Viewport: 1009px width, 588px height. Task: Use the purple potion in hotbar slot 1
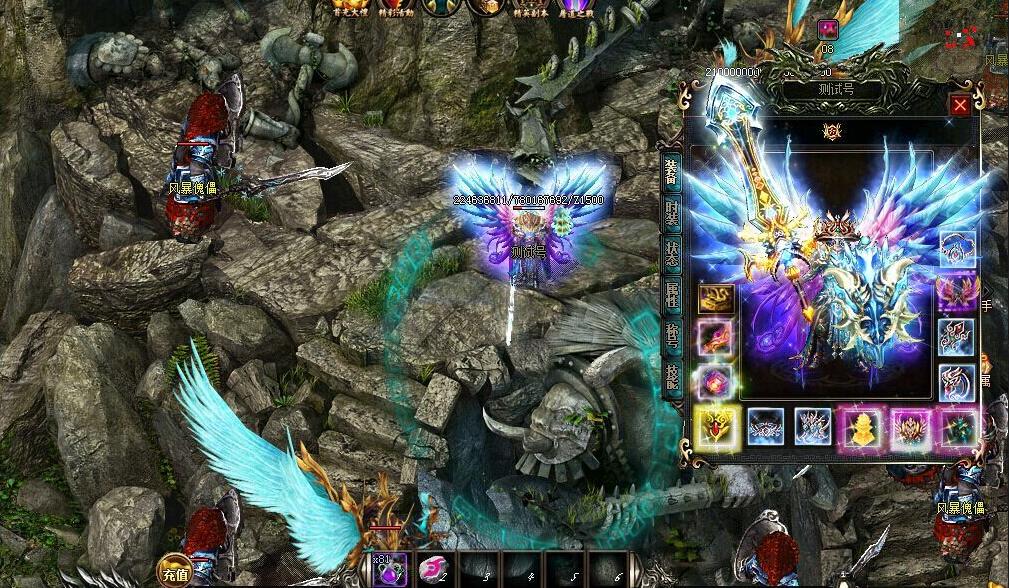[x=391, y=569]
